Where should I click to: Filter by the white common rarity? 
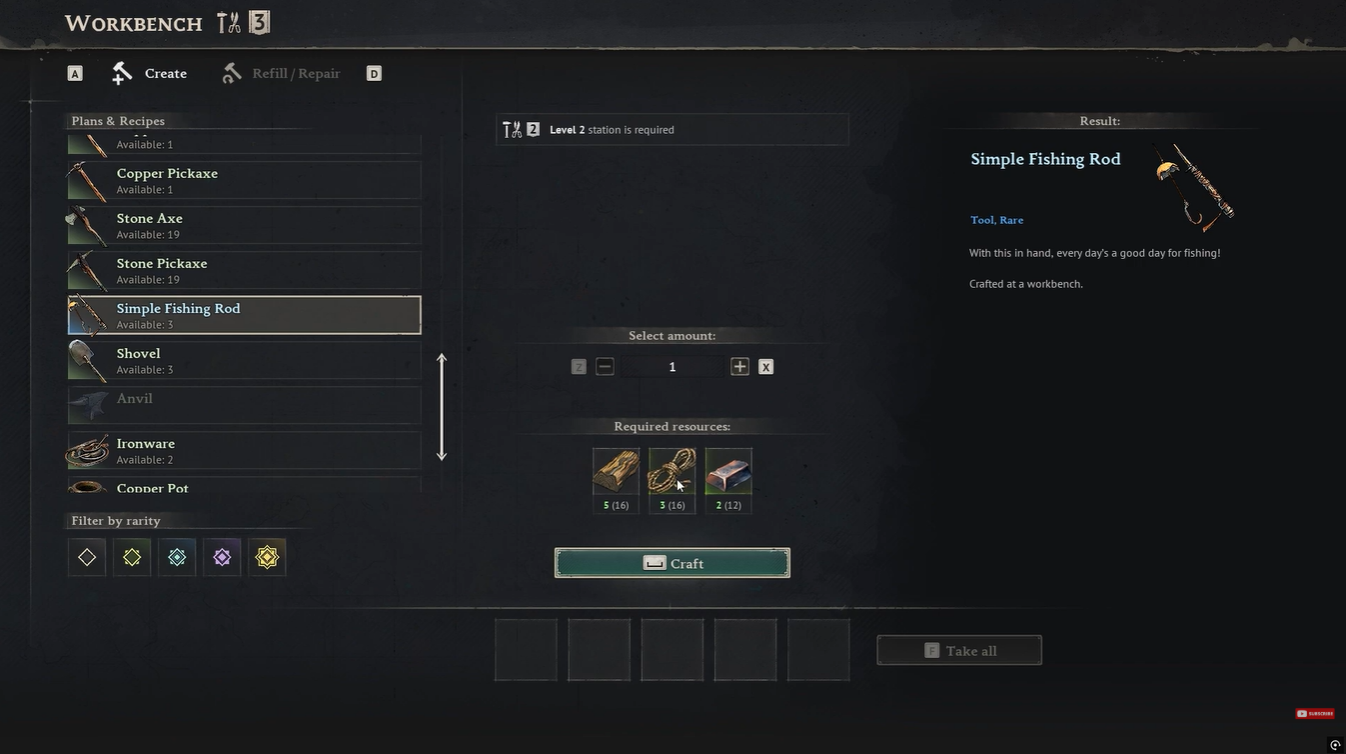(87, 557)
